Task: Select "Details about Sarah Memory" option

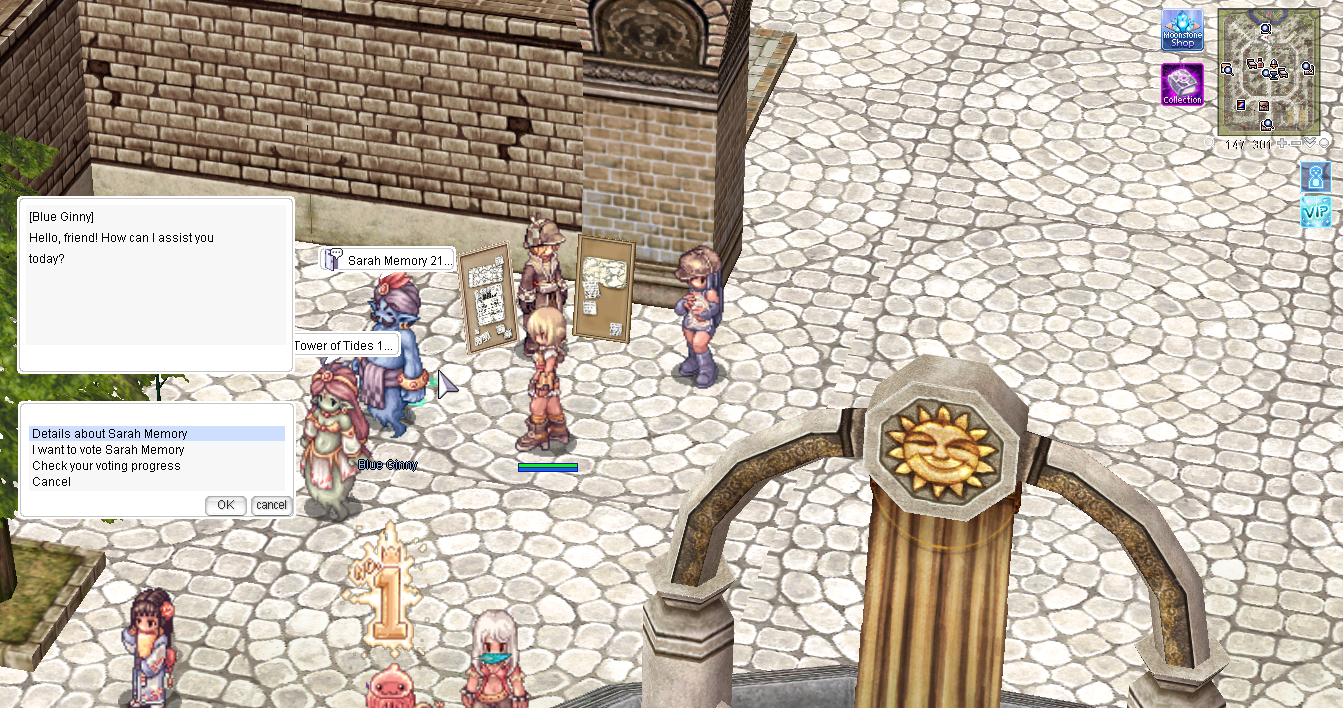Action: pos(110,434)
